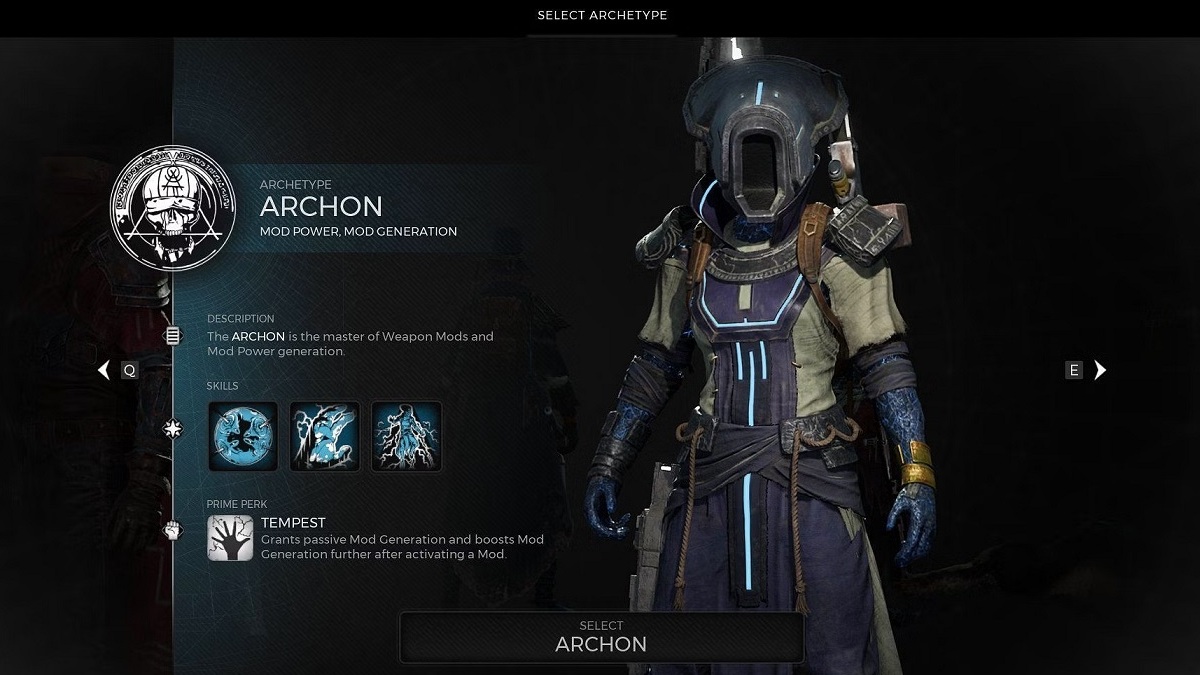Inspect the blue sphere skill icon

tap(243, 436)
